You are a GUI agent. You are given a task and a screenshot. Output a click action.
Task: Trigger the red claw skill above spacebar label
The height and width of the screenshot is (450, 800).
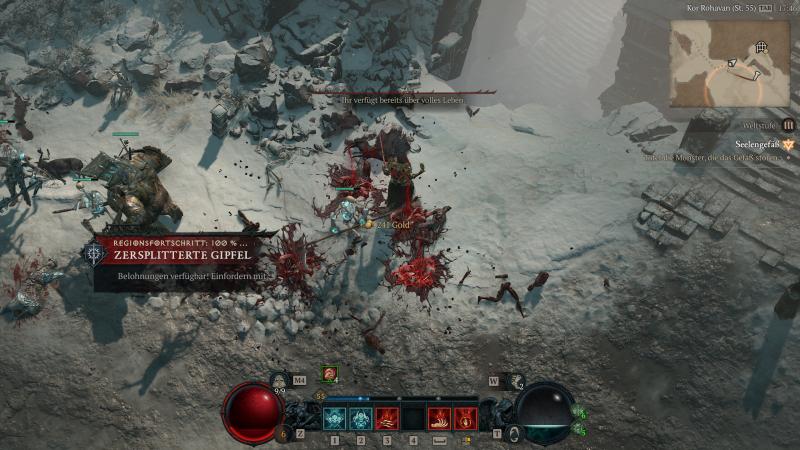click(439, 418)
